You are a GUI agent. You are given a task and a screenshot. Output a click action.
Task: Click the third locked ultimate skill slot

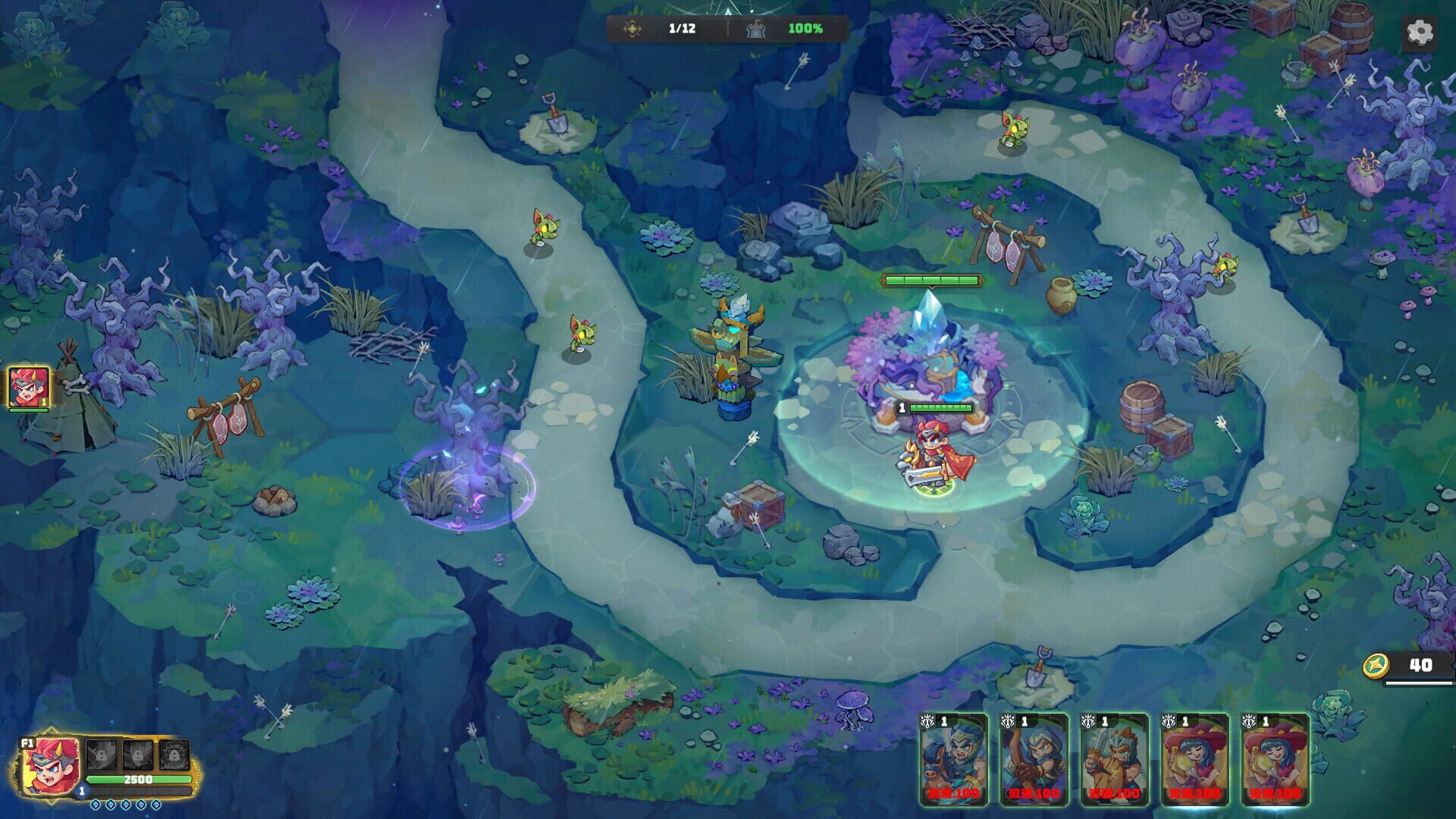(x=174, y=756)
